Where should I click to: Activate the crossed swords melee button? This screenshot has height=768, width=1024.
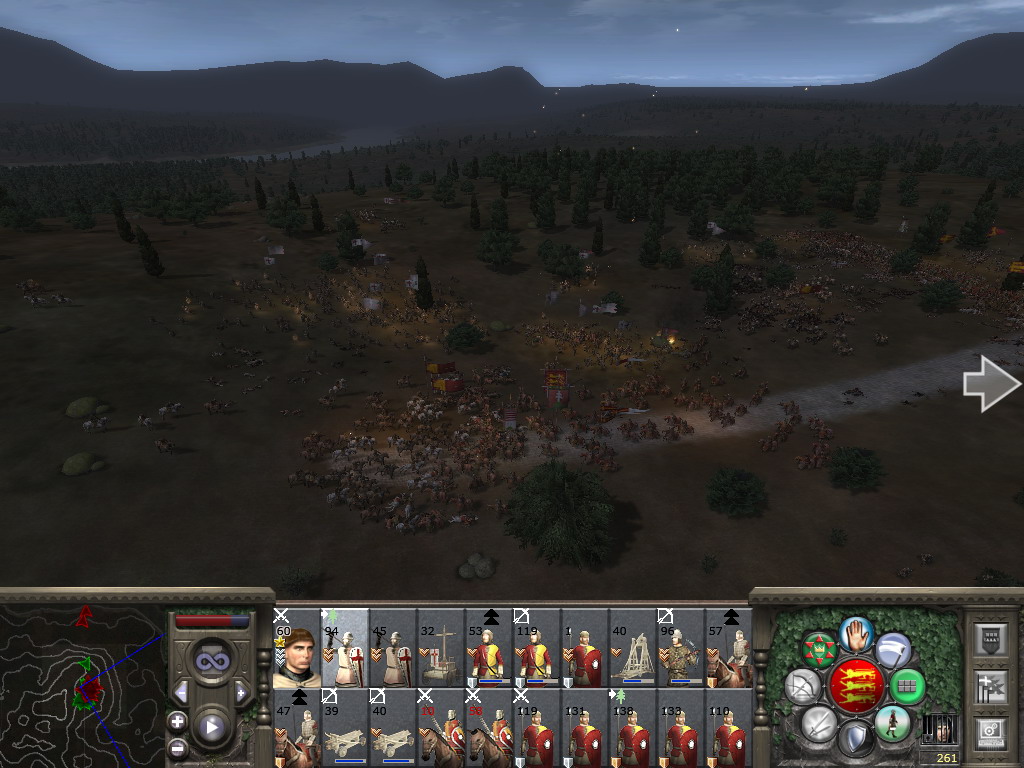point(818,723)
